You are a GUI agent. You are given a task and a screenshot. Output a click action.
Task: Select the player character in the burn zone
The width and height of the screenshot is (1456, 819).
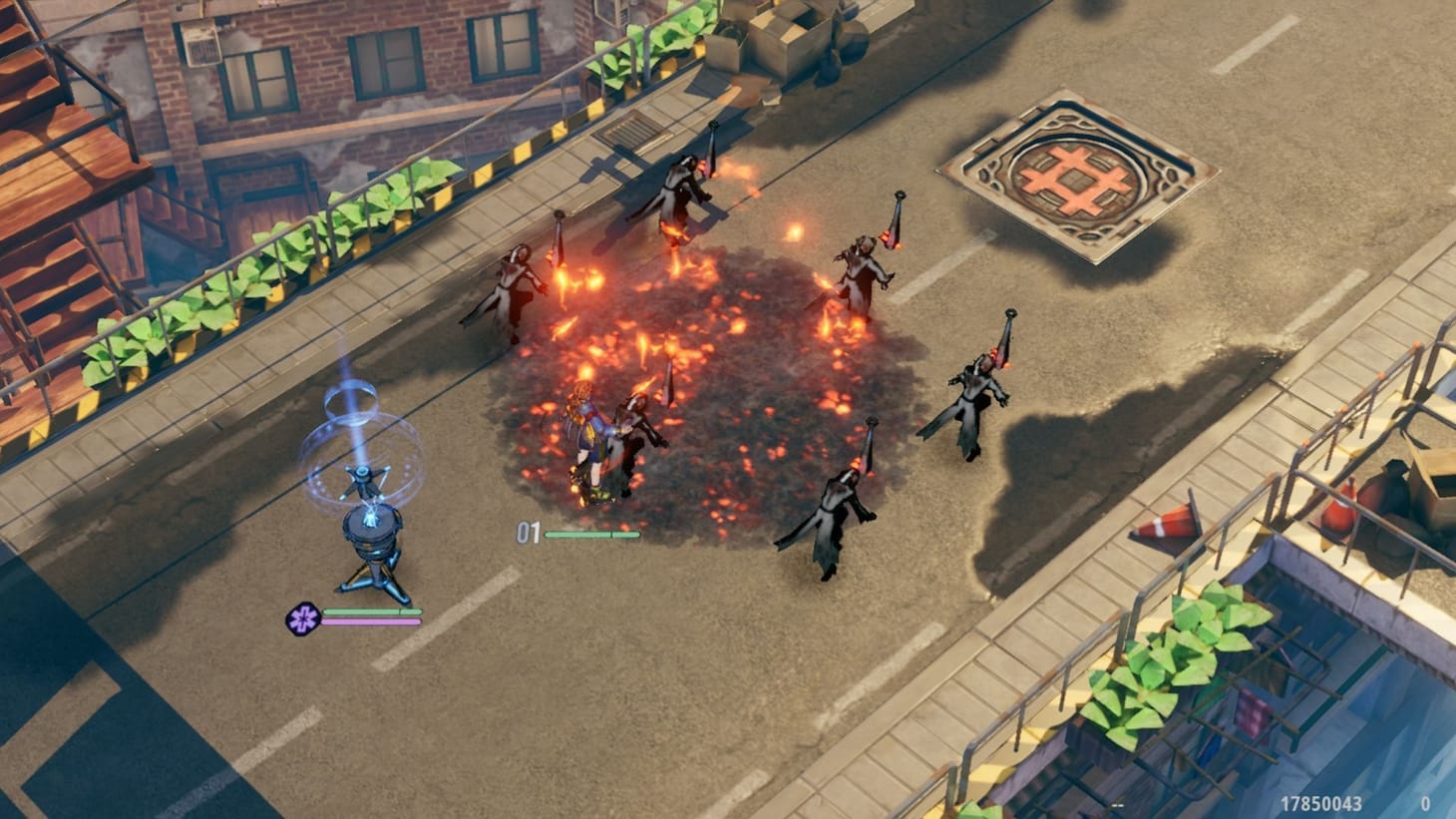[x=588, y=429]
